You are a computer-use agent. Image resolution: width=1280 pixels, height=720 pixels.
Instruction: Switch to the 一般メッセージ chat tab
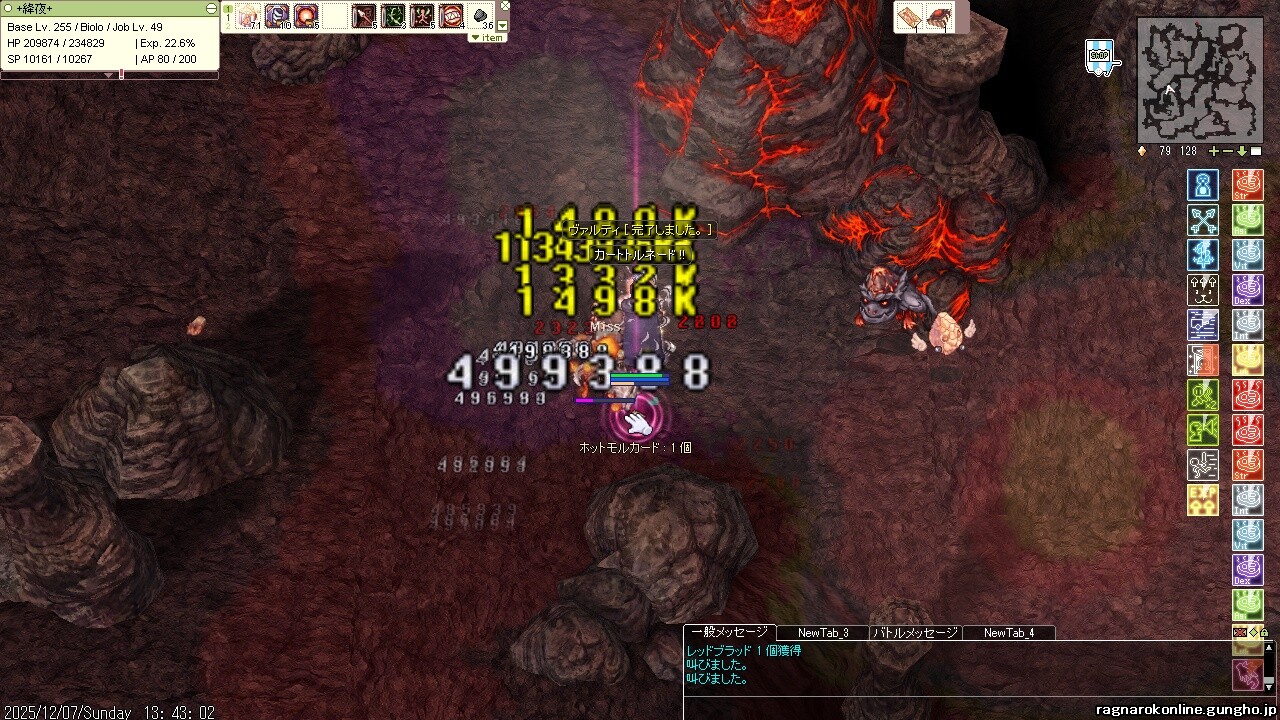click(729, 632)
